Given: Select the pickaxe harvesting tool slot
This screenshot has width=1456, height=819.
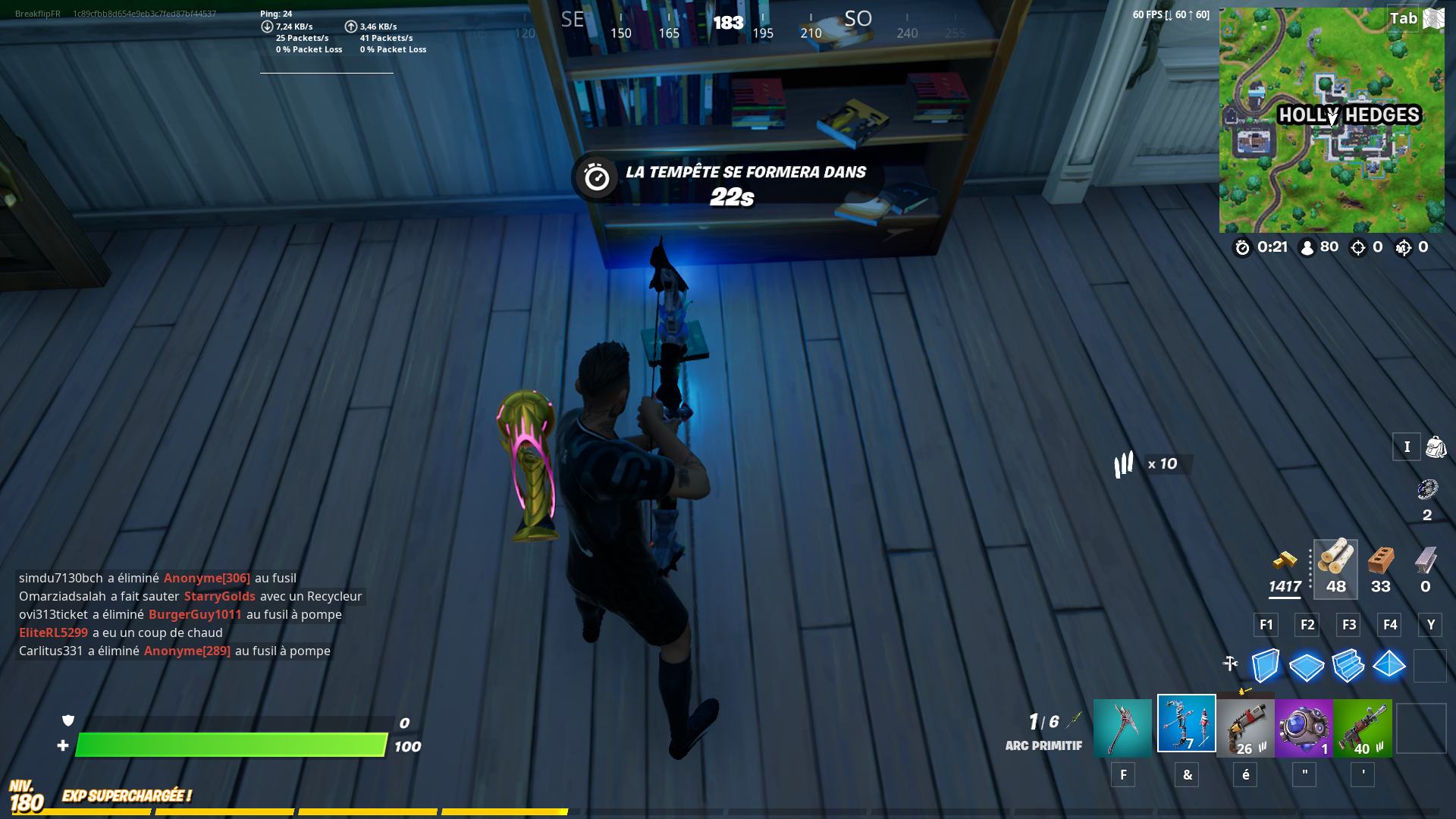Looking at the screenshot, I should click(x=1122, y=726).
